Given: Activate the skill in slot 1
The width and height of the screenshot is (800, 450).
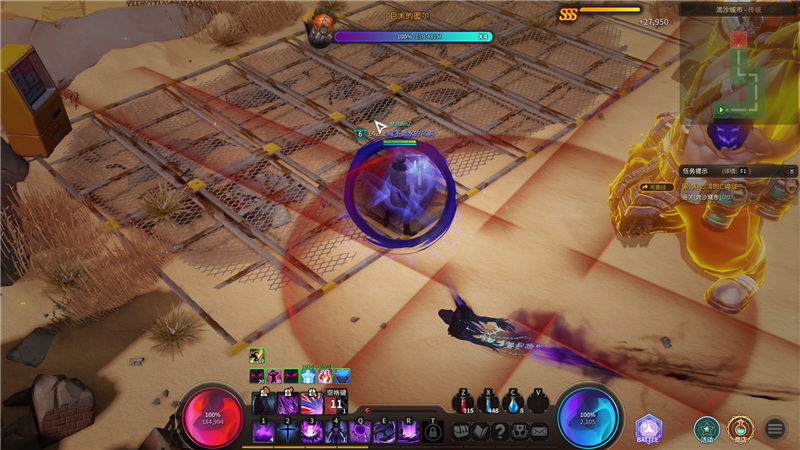Looking at the screenshot, I should point(264,430).
